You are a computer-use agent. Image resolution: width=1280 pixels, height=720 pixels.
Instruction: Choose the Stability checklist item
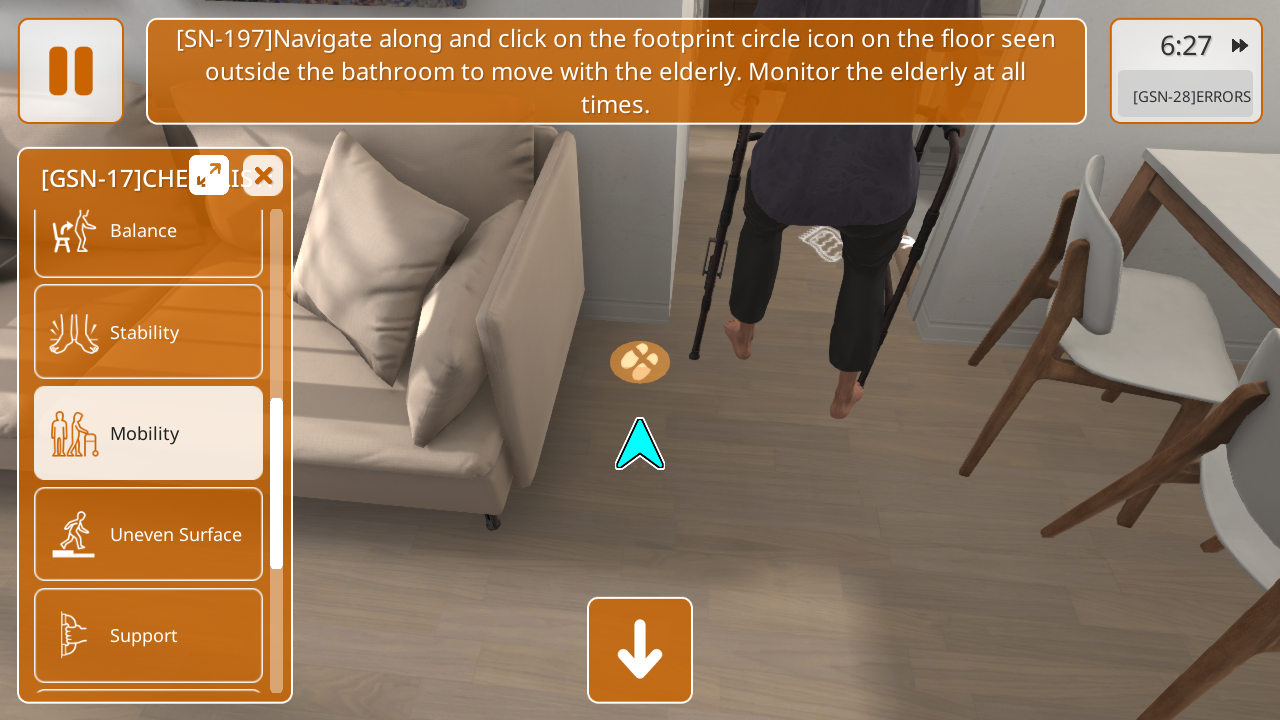(148, 332)
